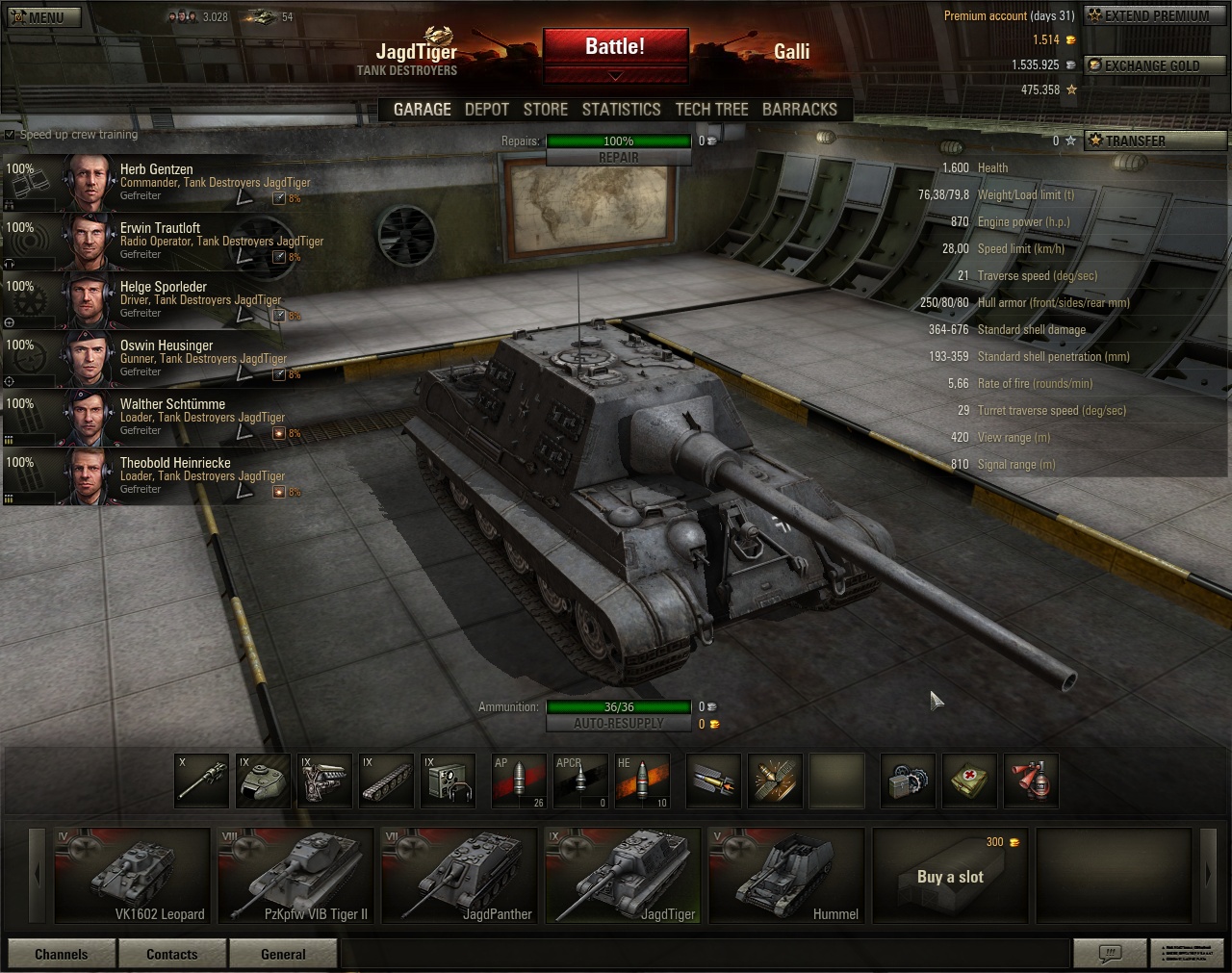
Task: Click the Auto-Resupply ammunition button
Action: point(618,724)
